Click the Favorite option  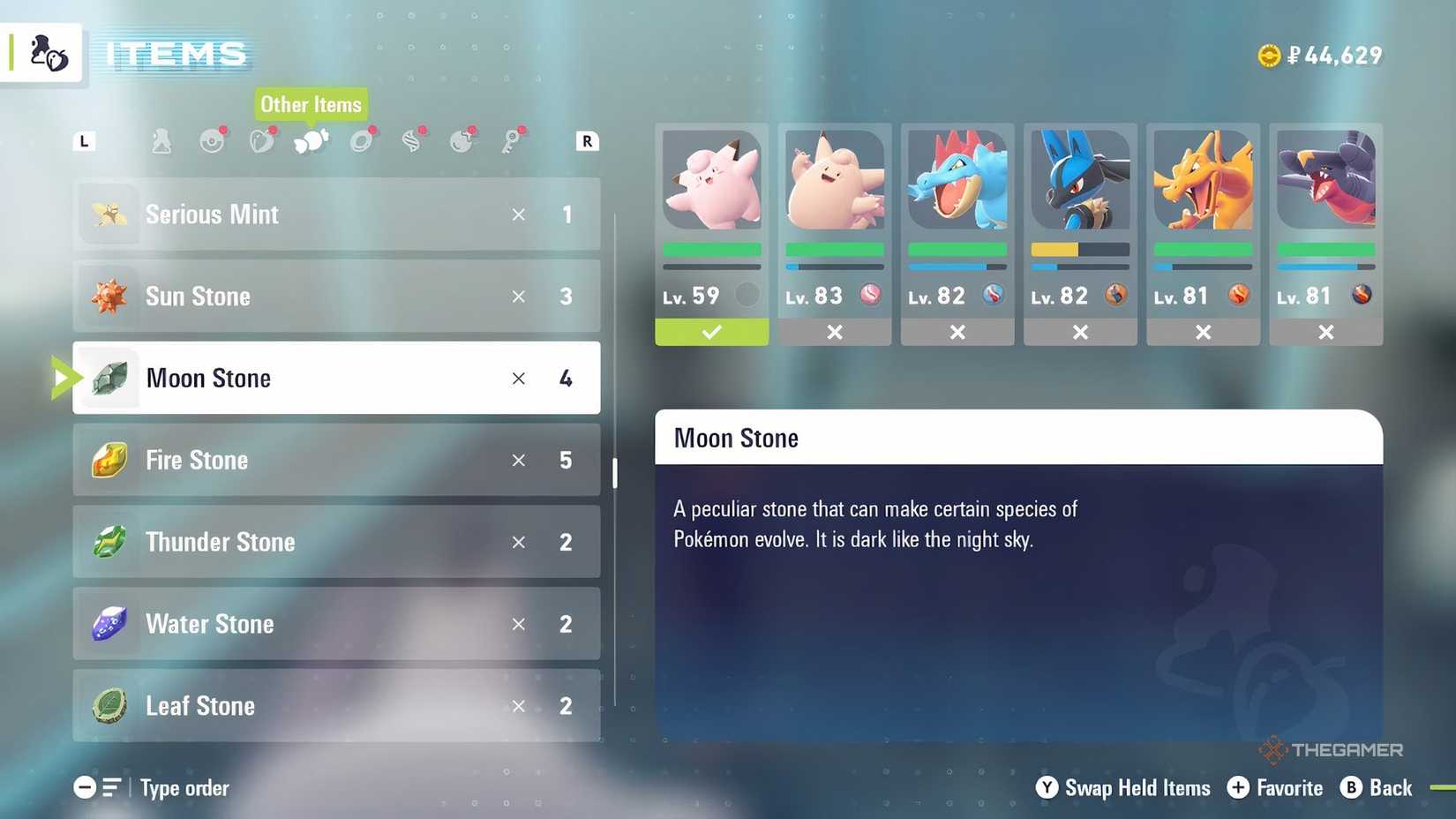coord(1275,788)
